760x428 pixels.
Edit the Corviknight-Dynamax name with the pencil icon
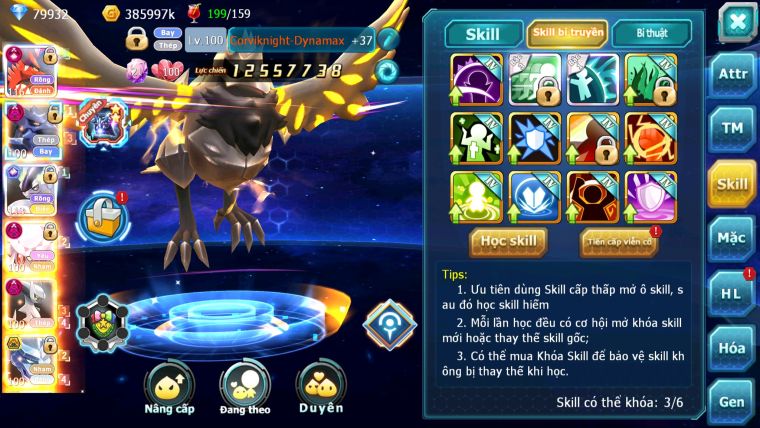point(388,40)
